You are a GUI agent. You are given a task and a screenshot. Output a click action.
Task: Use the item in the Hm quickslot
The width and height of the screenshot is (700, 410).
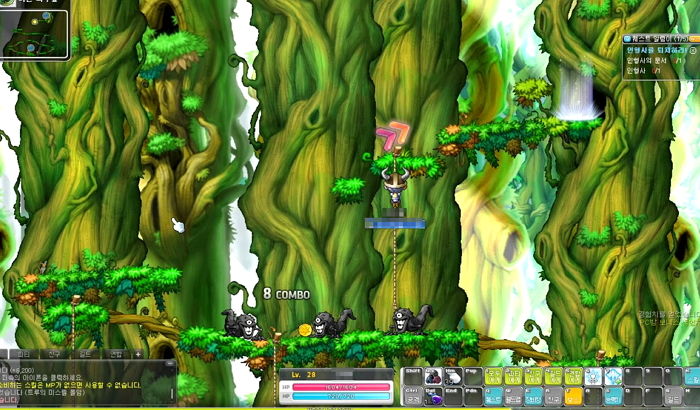point(453,376)
